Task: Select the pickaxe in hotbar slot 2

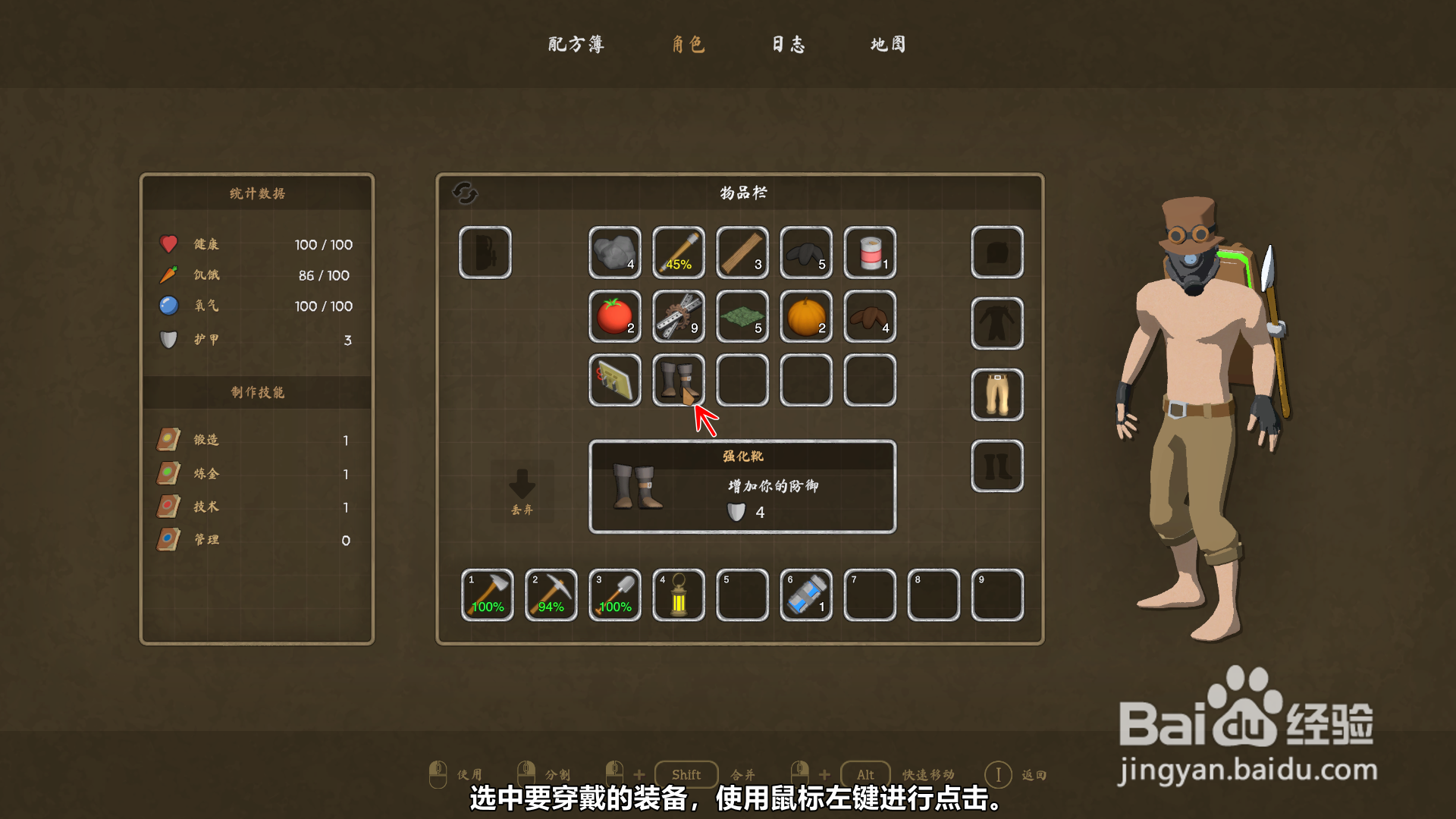Action: (x=551, y=595)
